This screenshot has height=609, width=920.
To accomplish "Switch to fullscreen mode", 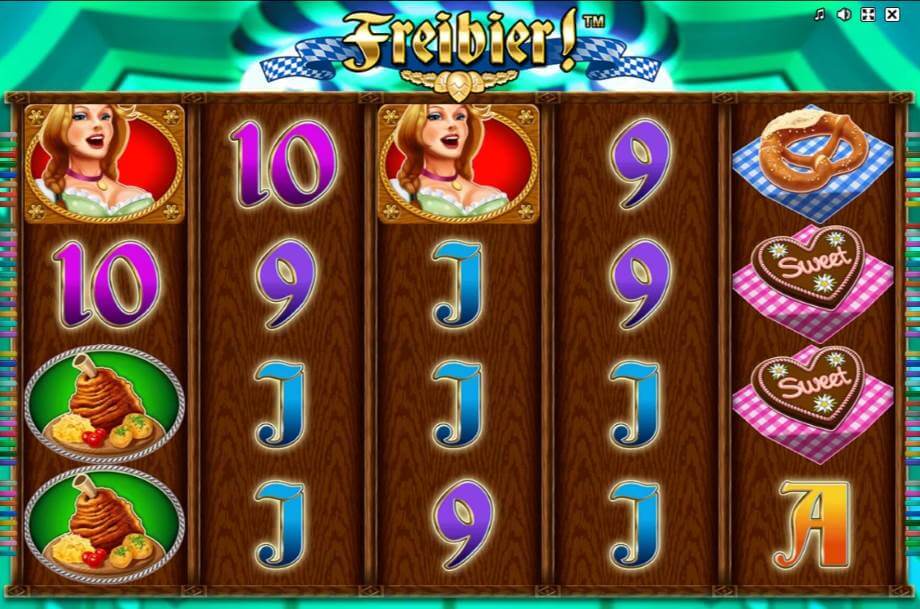I will pos(867,15).
